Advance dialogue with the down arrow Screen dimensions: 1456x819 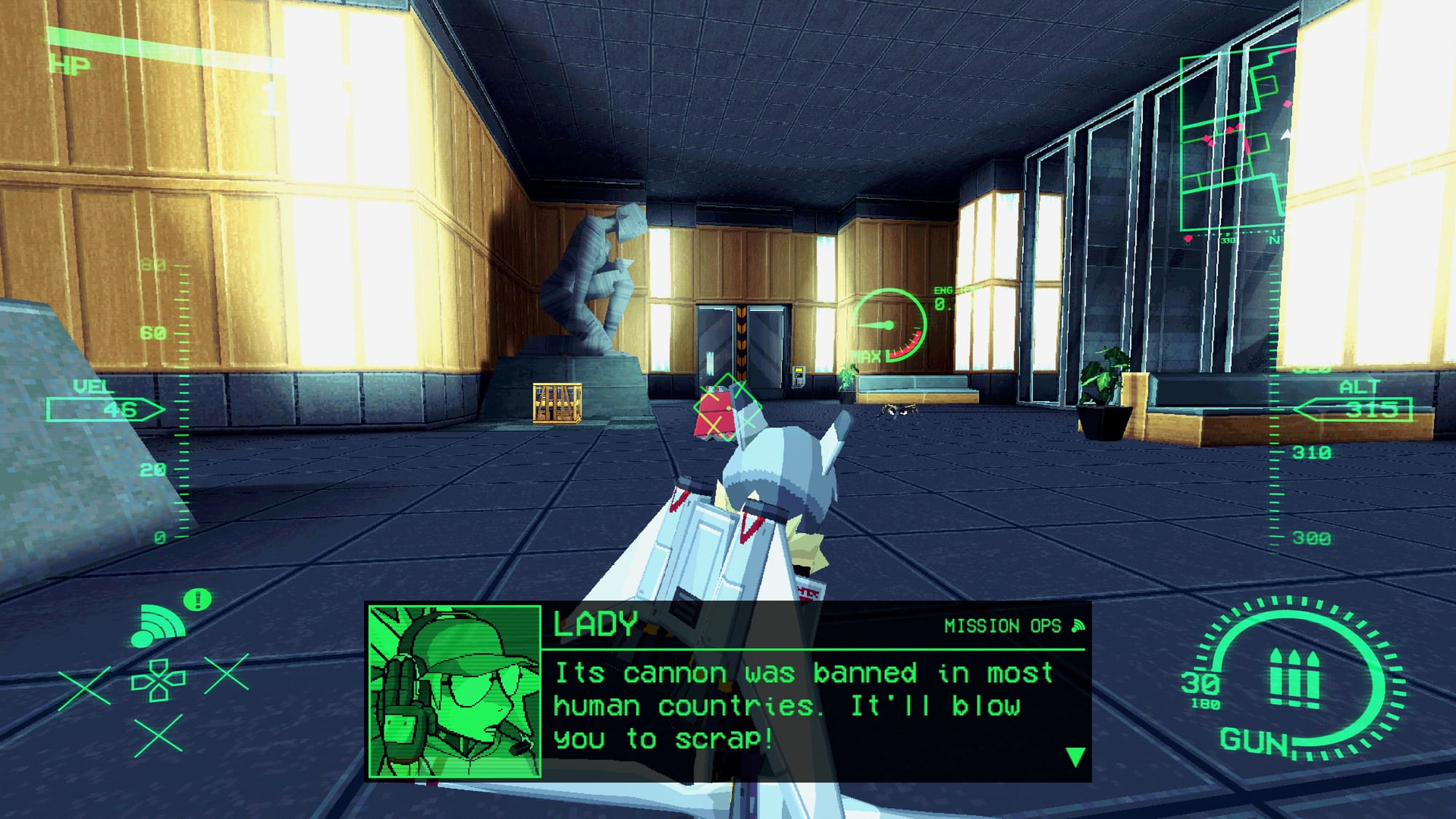(1075, 757)
